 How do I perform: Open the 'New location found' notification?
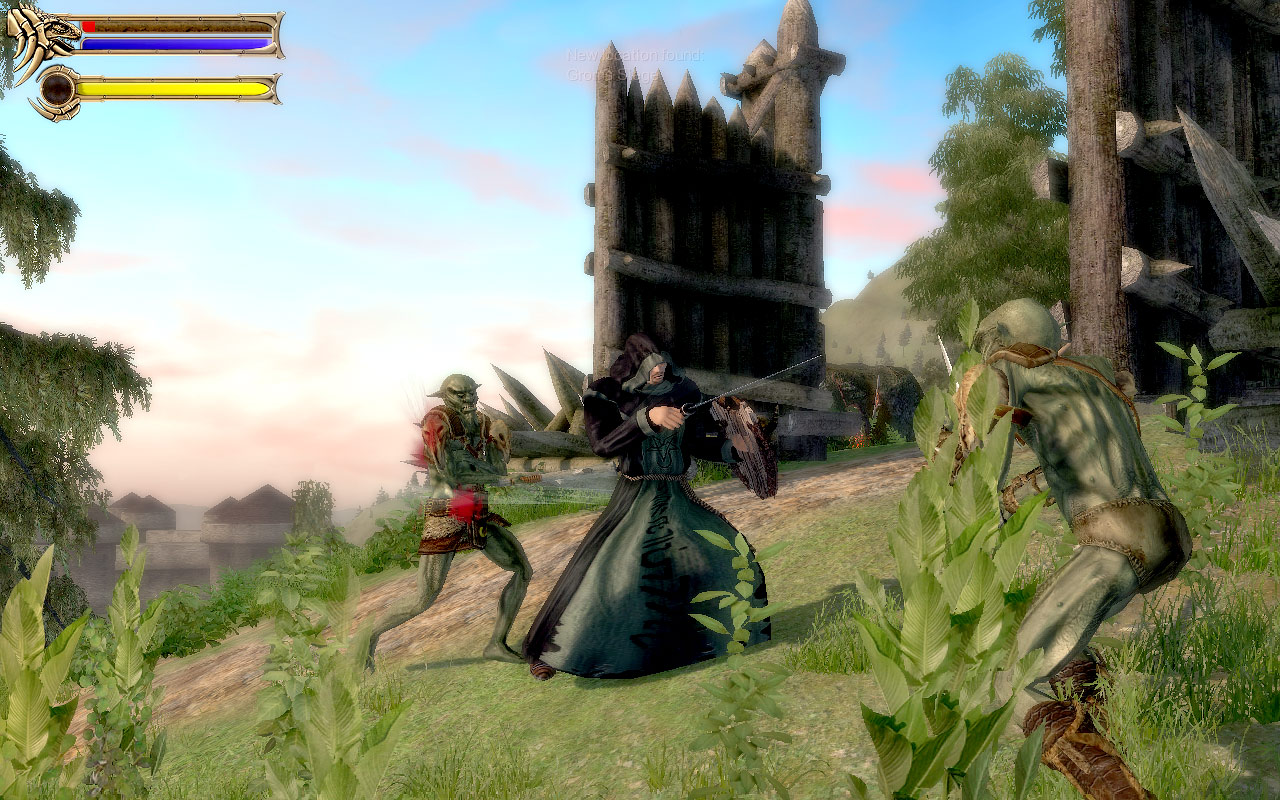(637, 55)
